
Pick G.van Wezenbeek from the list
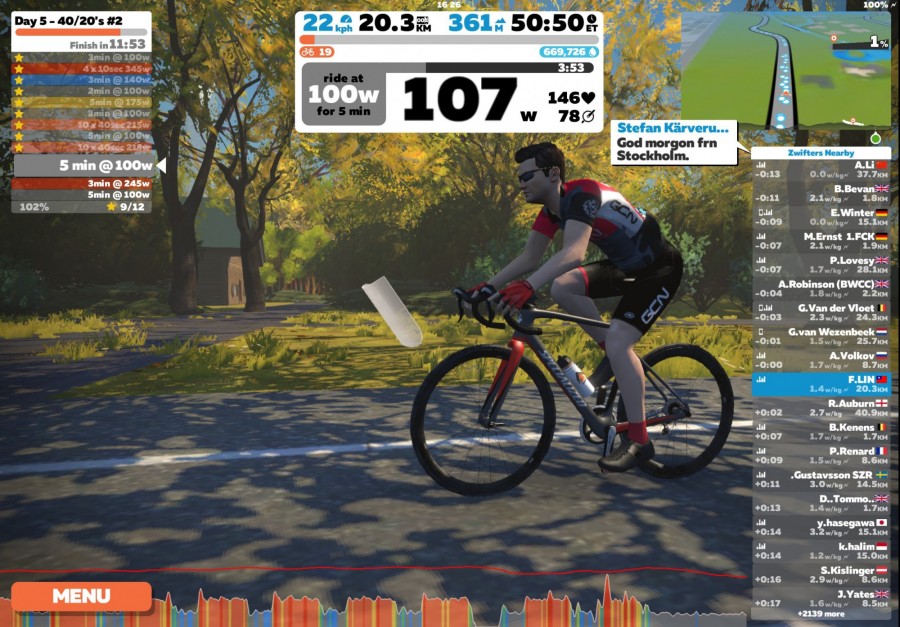(x=821, y=336)
